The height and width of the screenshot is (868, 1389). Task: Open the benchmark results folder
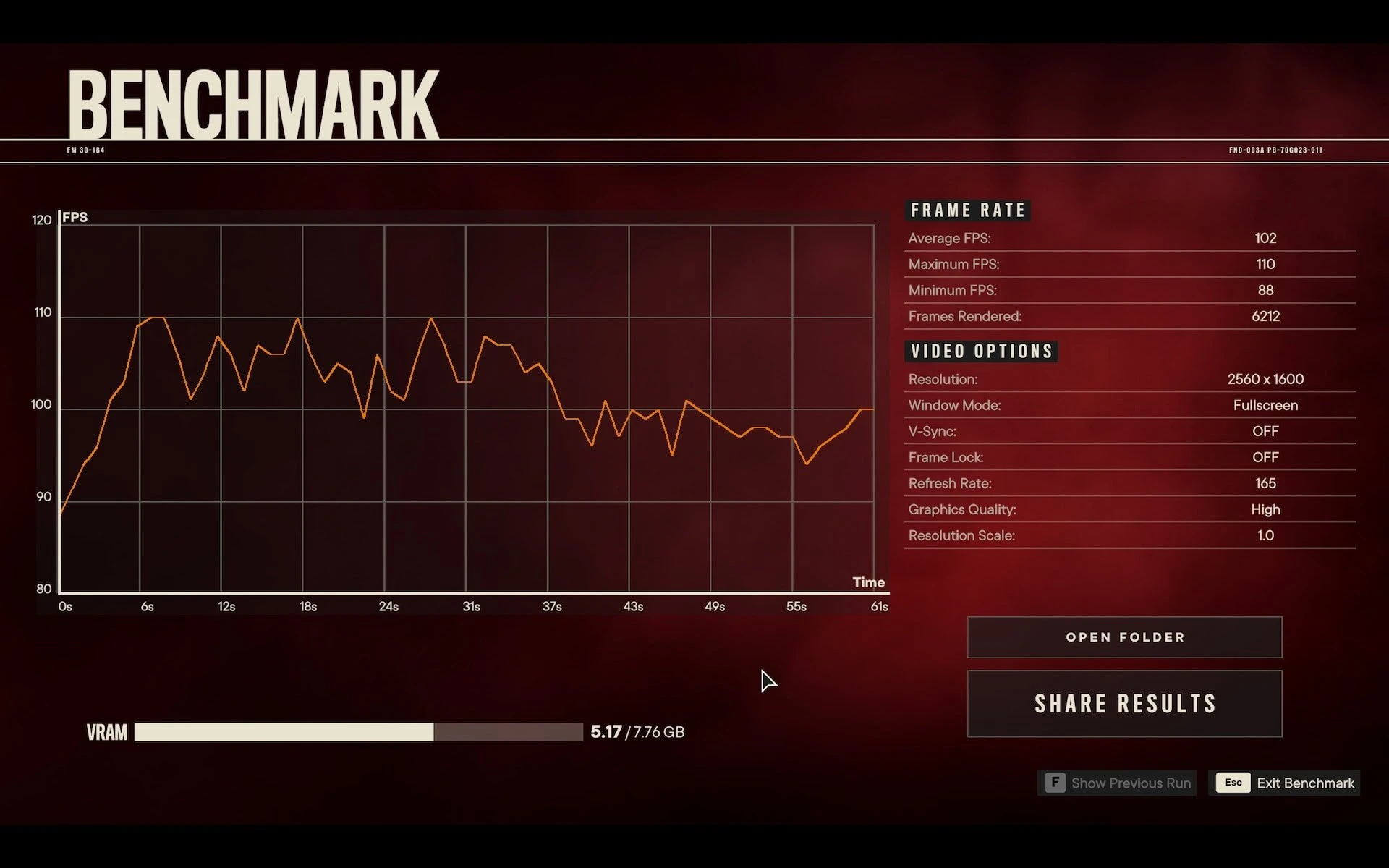(x=1124, y=637)
